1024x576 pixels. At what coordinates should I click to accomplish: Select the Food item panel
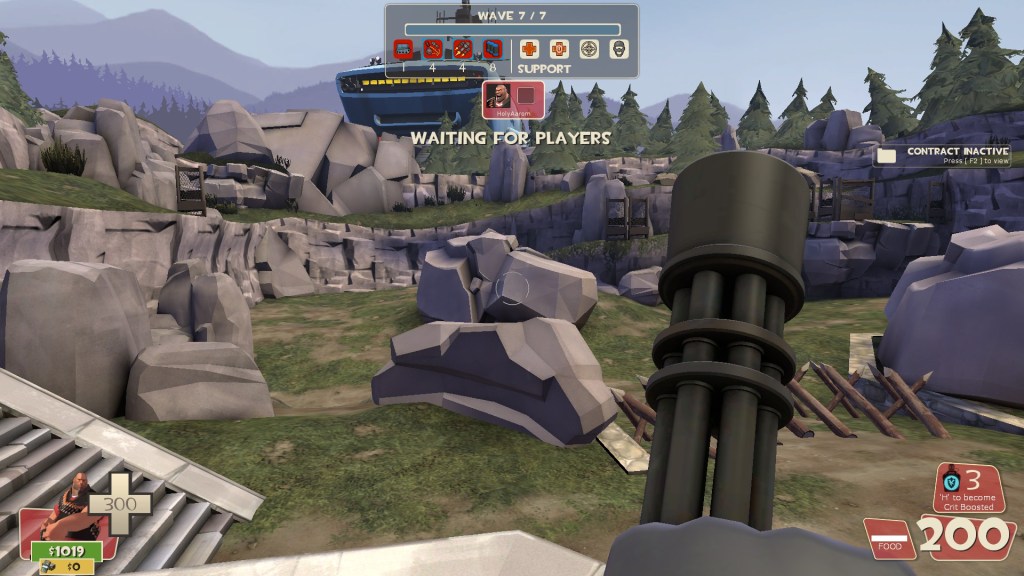(x=890, y=539)
